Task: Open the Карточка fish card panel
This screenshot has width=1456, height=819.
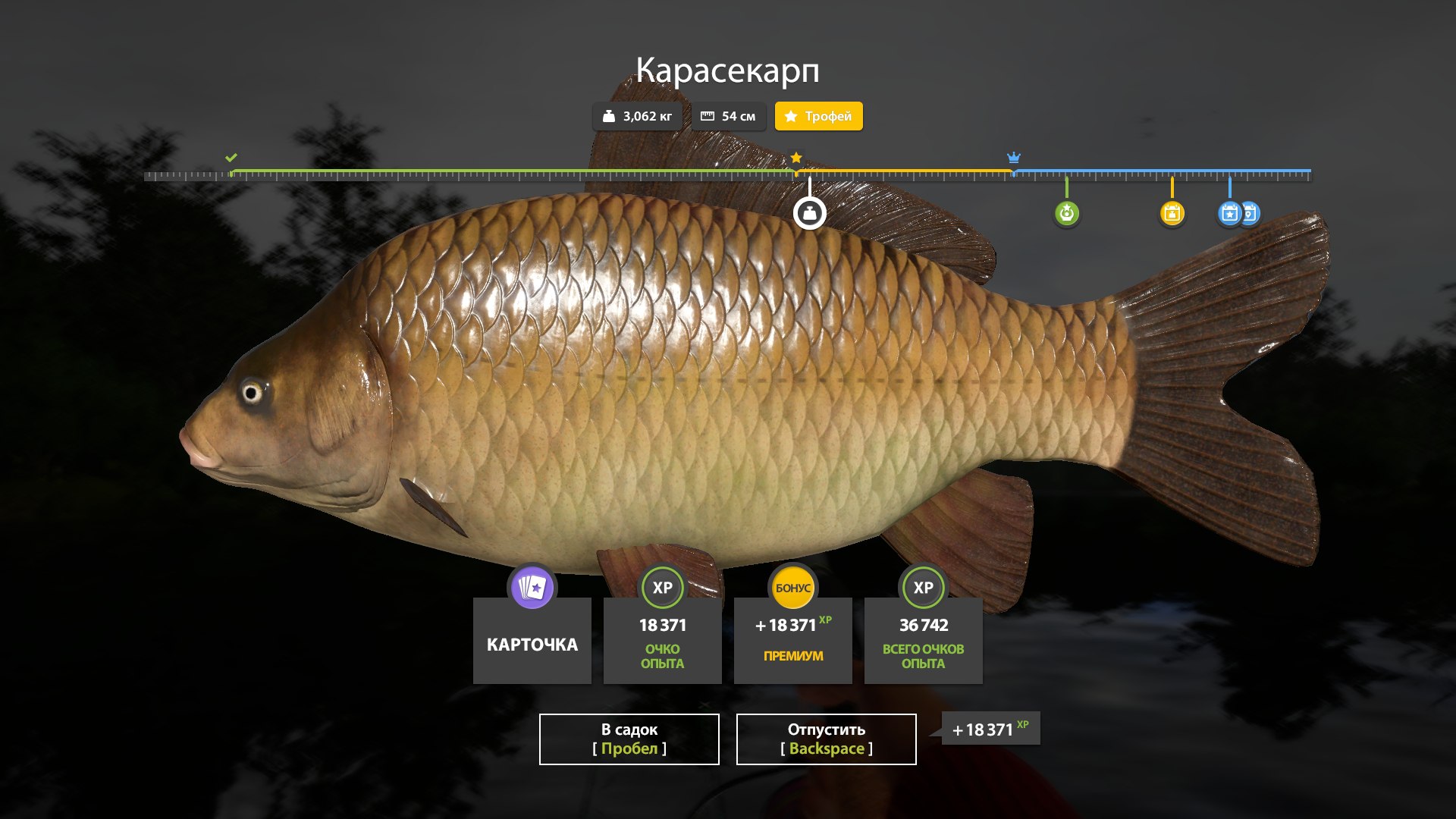Action: pyautogui.click(x=532, y=644)
